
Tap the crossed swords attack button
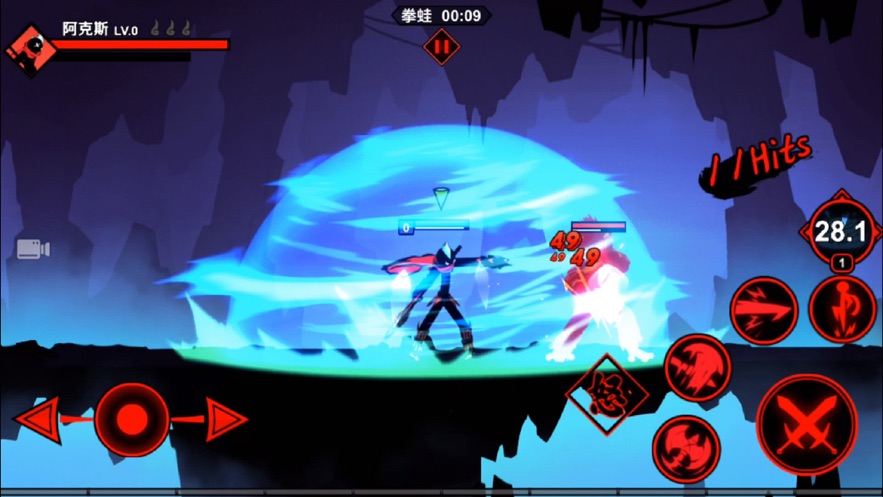tap(806, 424)
